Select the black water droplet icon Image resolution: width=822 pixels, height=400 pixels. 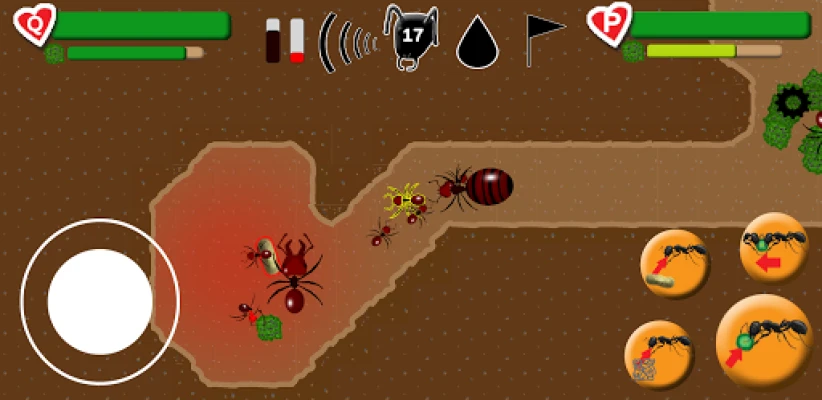click(x=477, y=42)
